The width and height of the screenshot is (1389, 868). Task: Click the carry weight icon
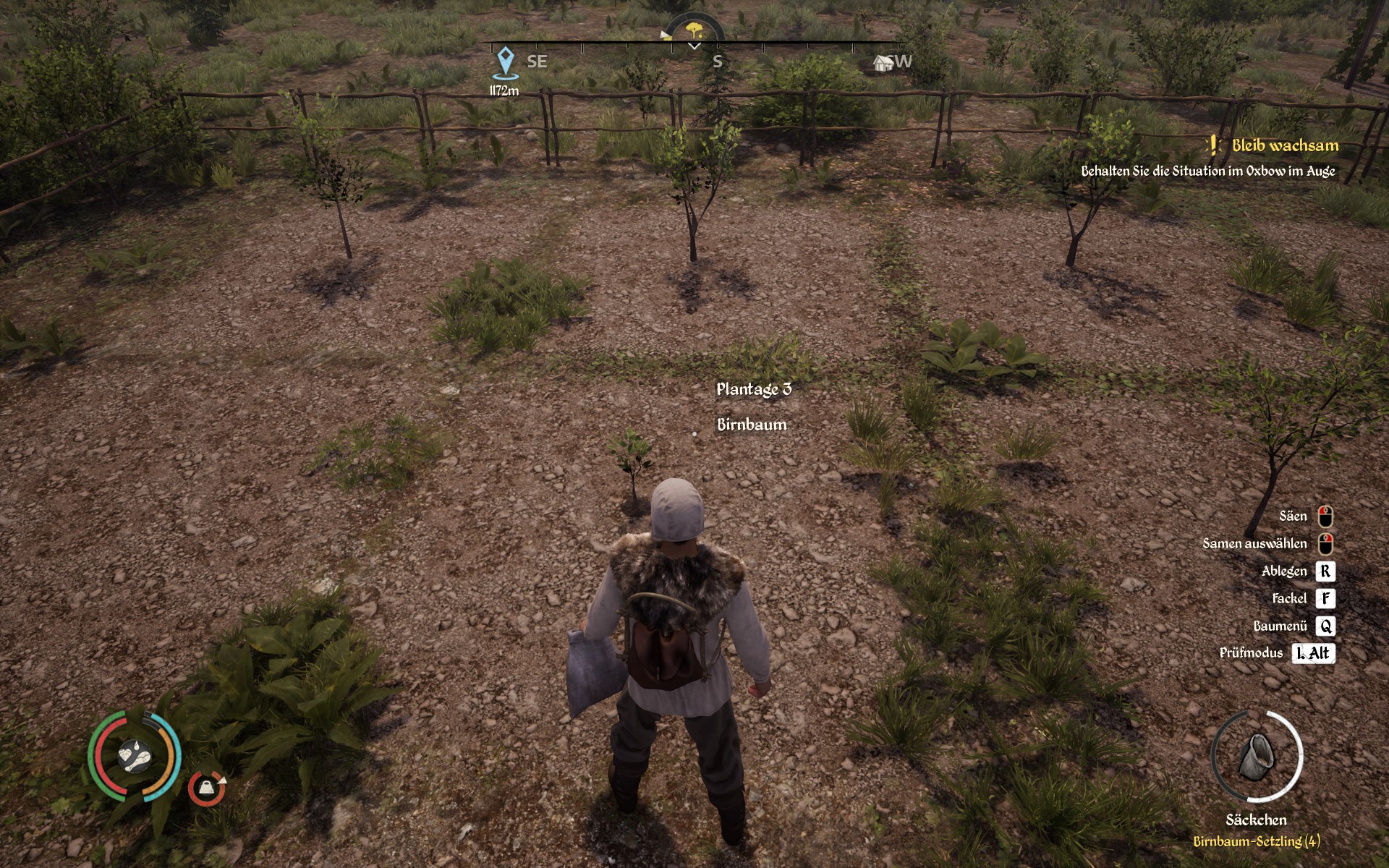pyautogui.click(x=207, y=788)
